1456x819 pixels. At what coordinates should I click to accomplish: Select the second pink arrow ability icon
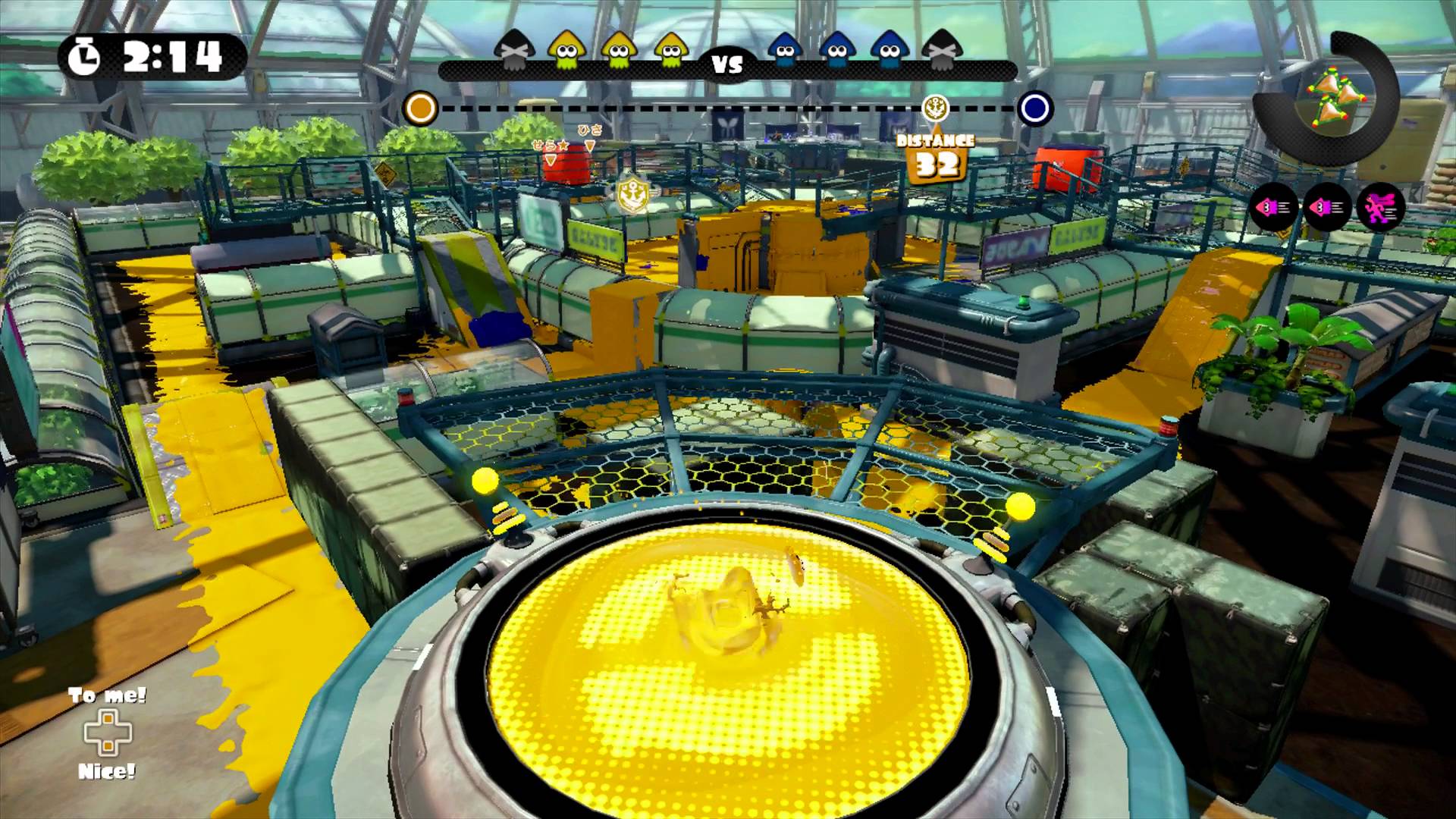(x=1326, y=206)
